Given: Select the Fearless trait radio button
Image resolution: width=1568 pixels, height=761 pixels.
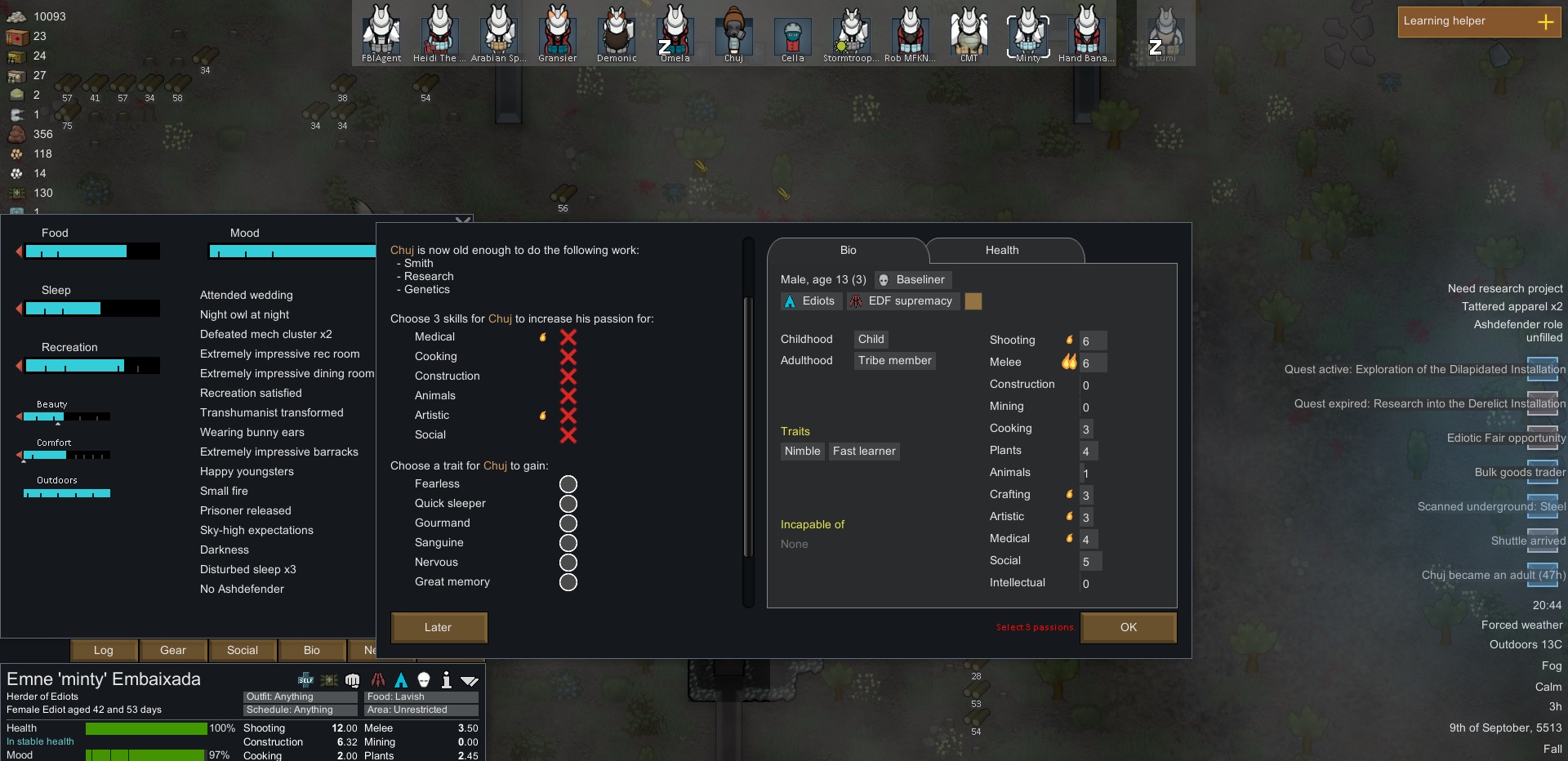Looking at the screenshot, I should click(568, 485).
